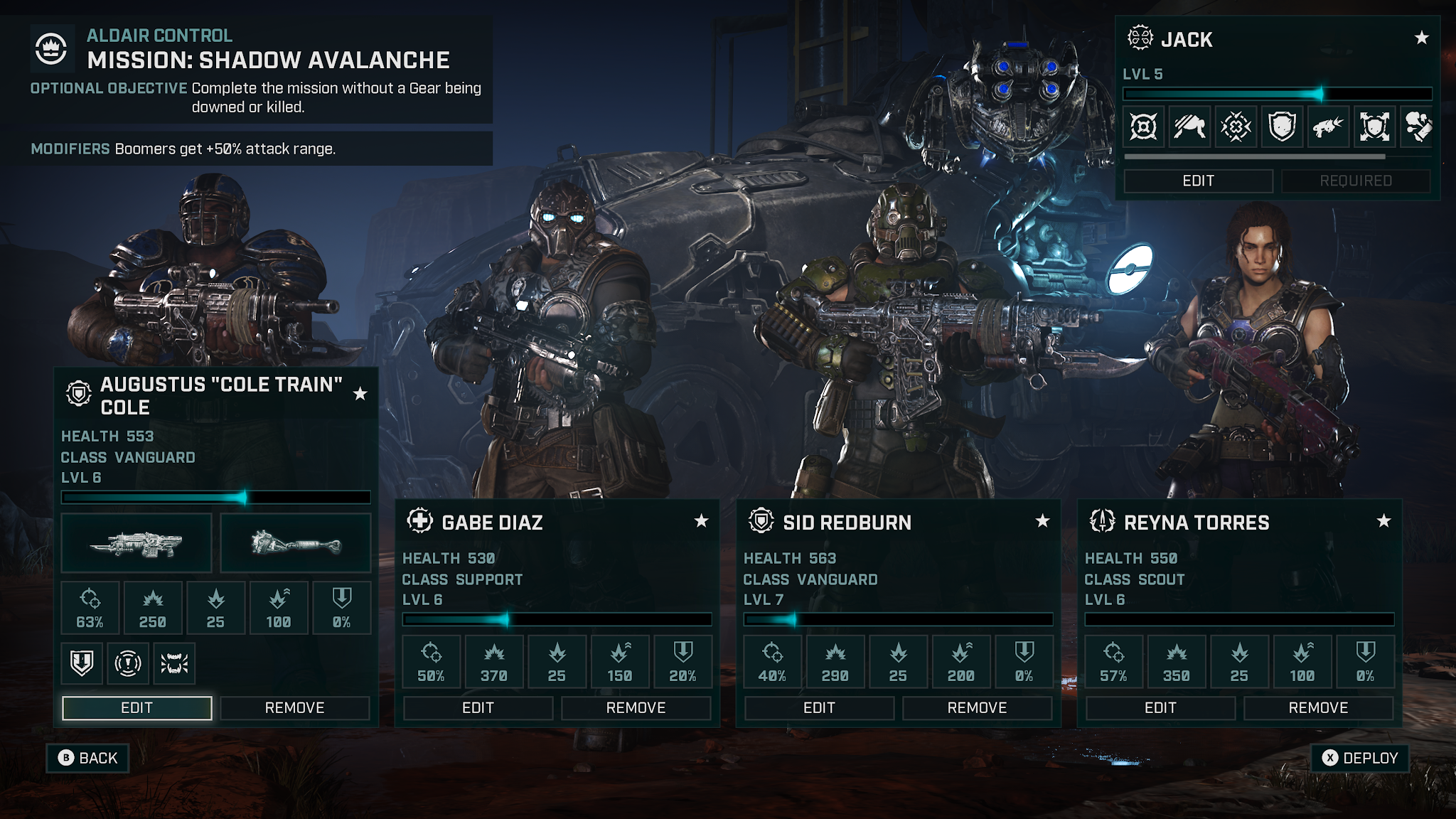Image resolution: width=1456 pixels, height=819 pixels.
Task: Go back to the previous screen
Action: [x=87, y=758]
